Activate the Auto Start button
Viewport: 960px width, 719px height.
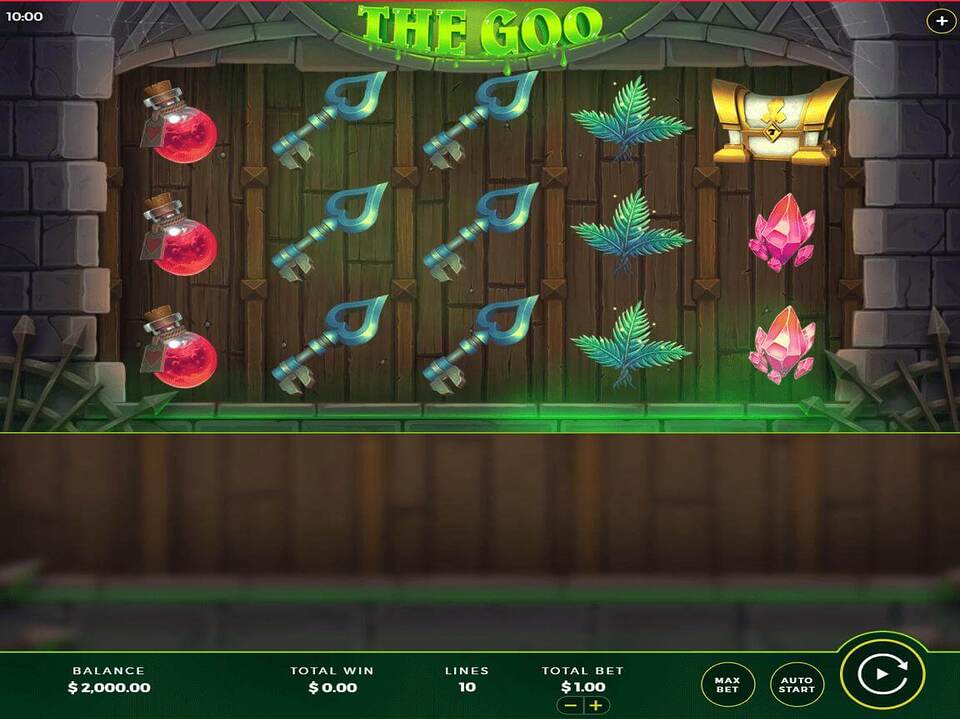[797, 684]
